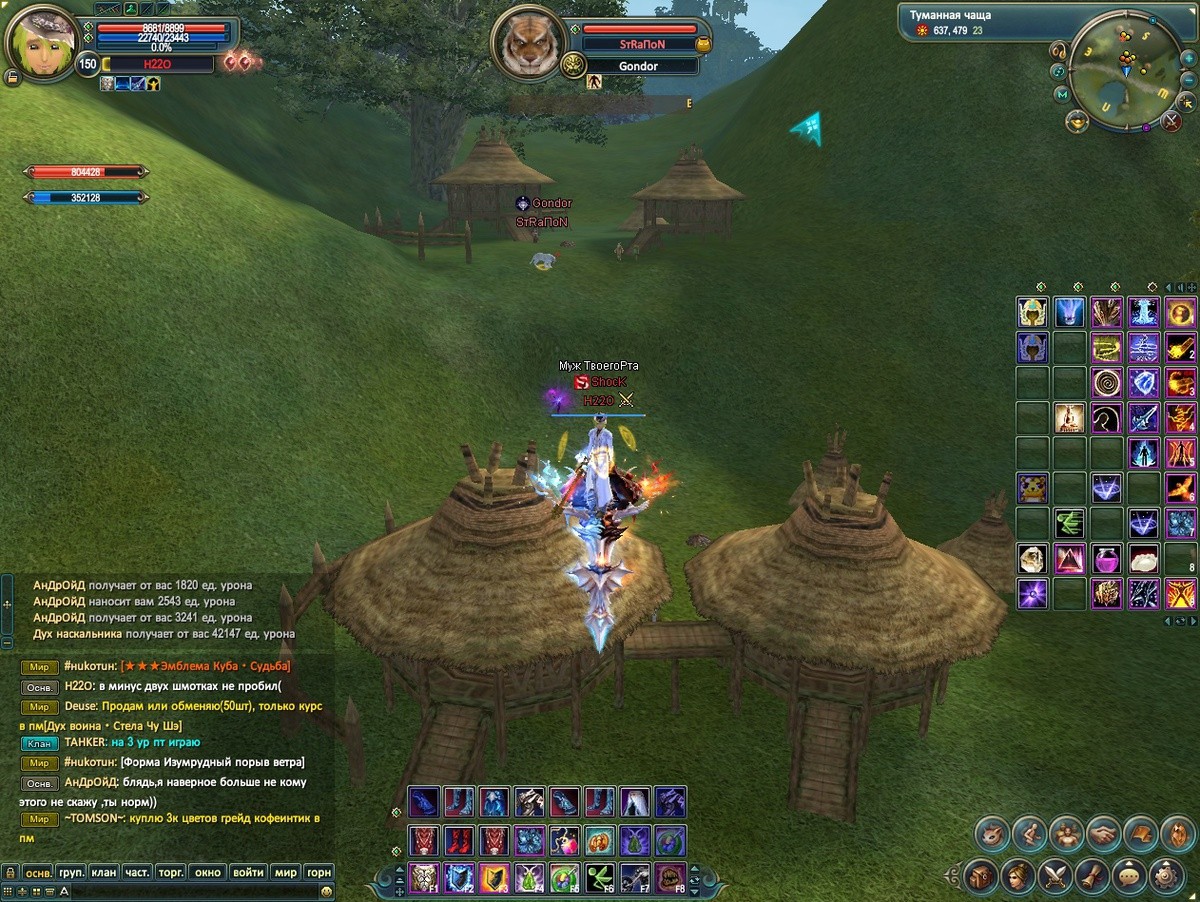The height and width of the screenshot is (902, 1200).
Task: Switch chat to the "клан" tab
Action: [104, 872]
